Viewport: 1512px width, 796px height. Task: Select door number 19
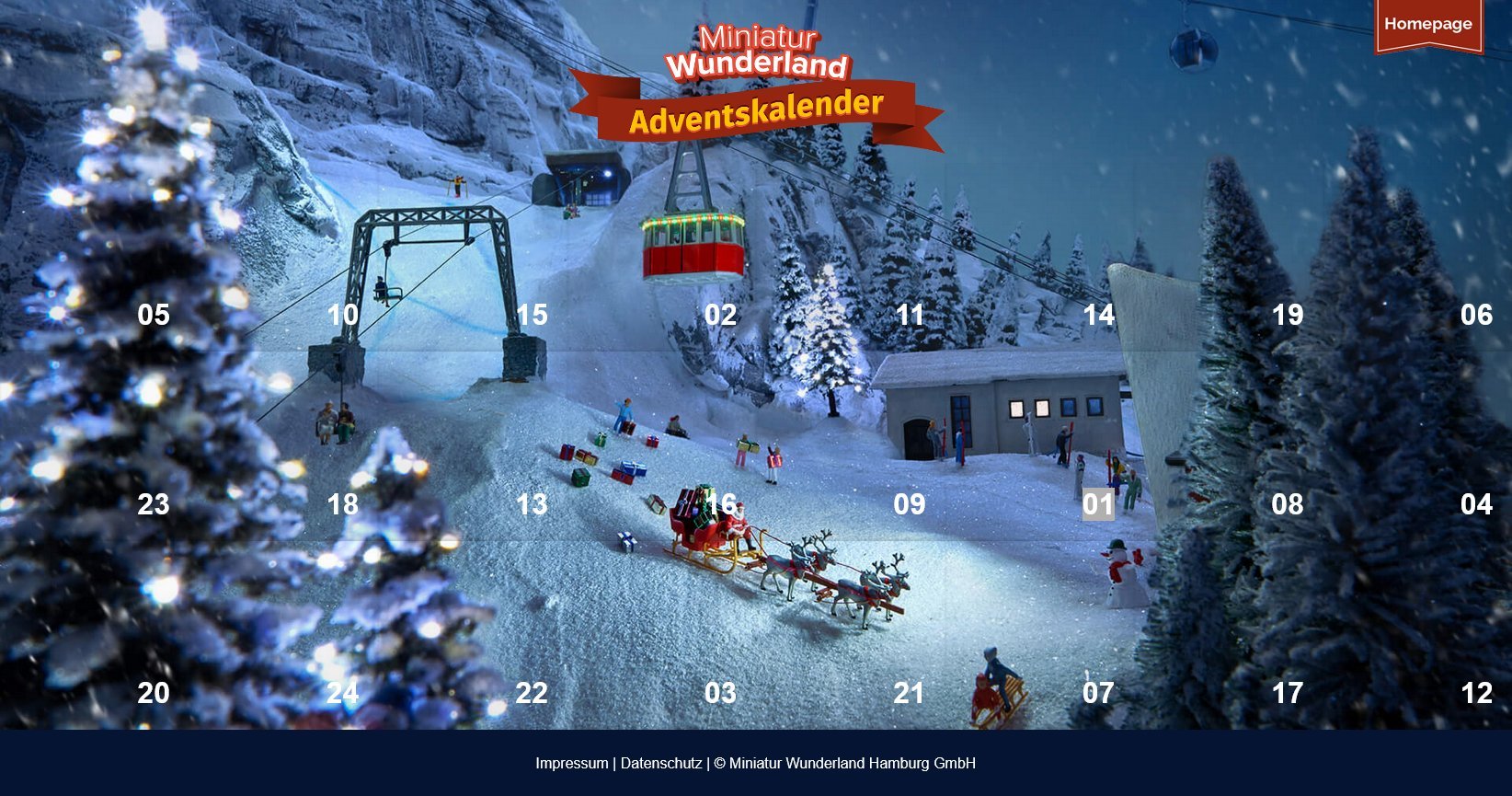coord(1288,316)
